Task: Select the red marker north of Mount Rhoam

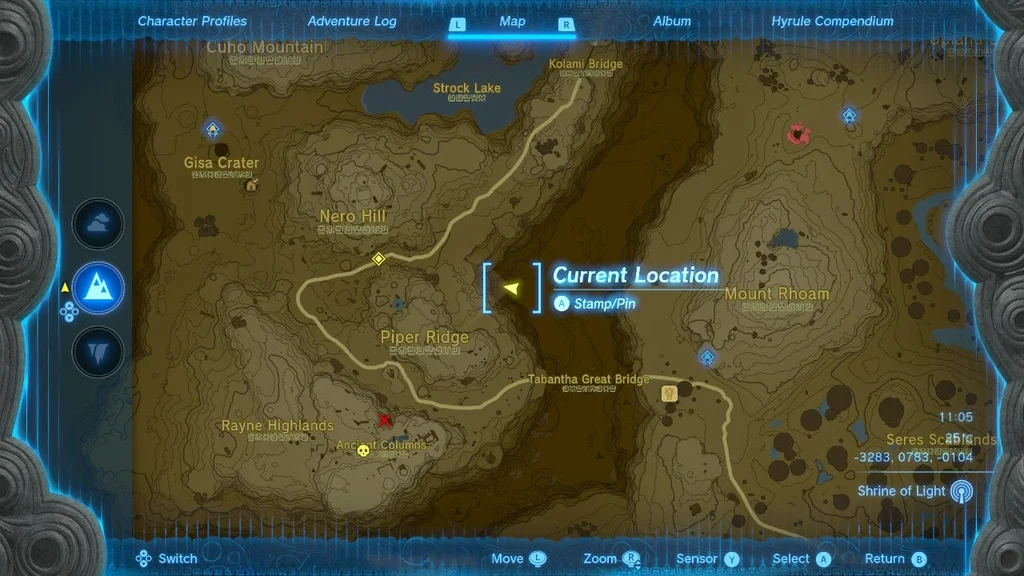Action: click(x=797, y=132)
